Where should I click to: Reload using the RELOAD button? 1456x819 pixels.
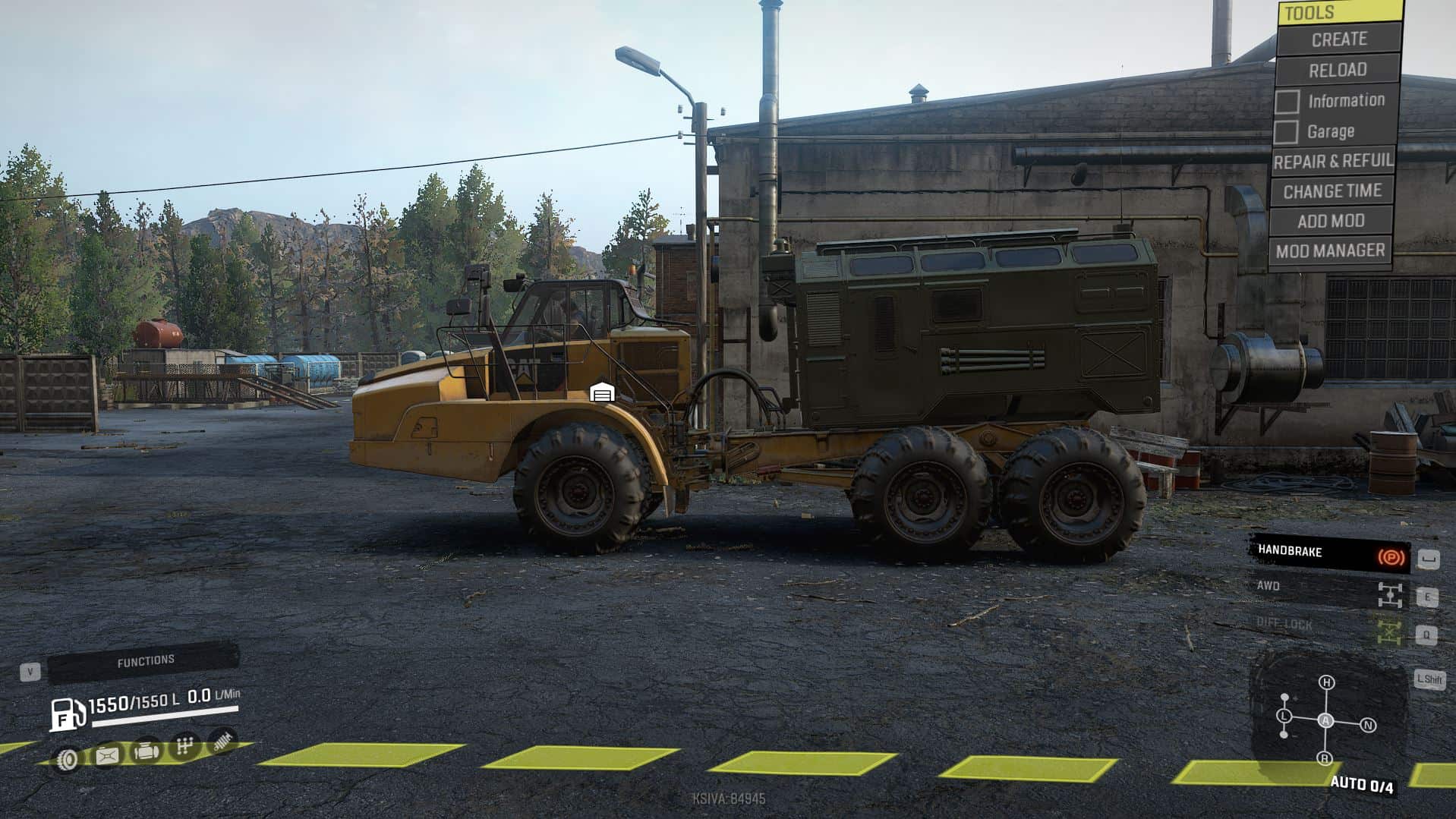(x=1337, y=70)
